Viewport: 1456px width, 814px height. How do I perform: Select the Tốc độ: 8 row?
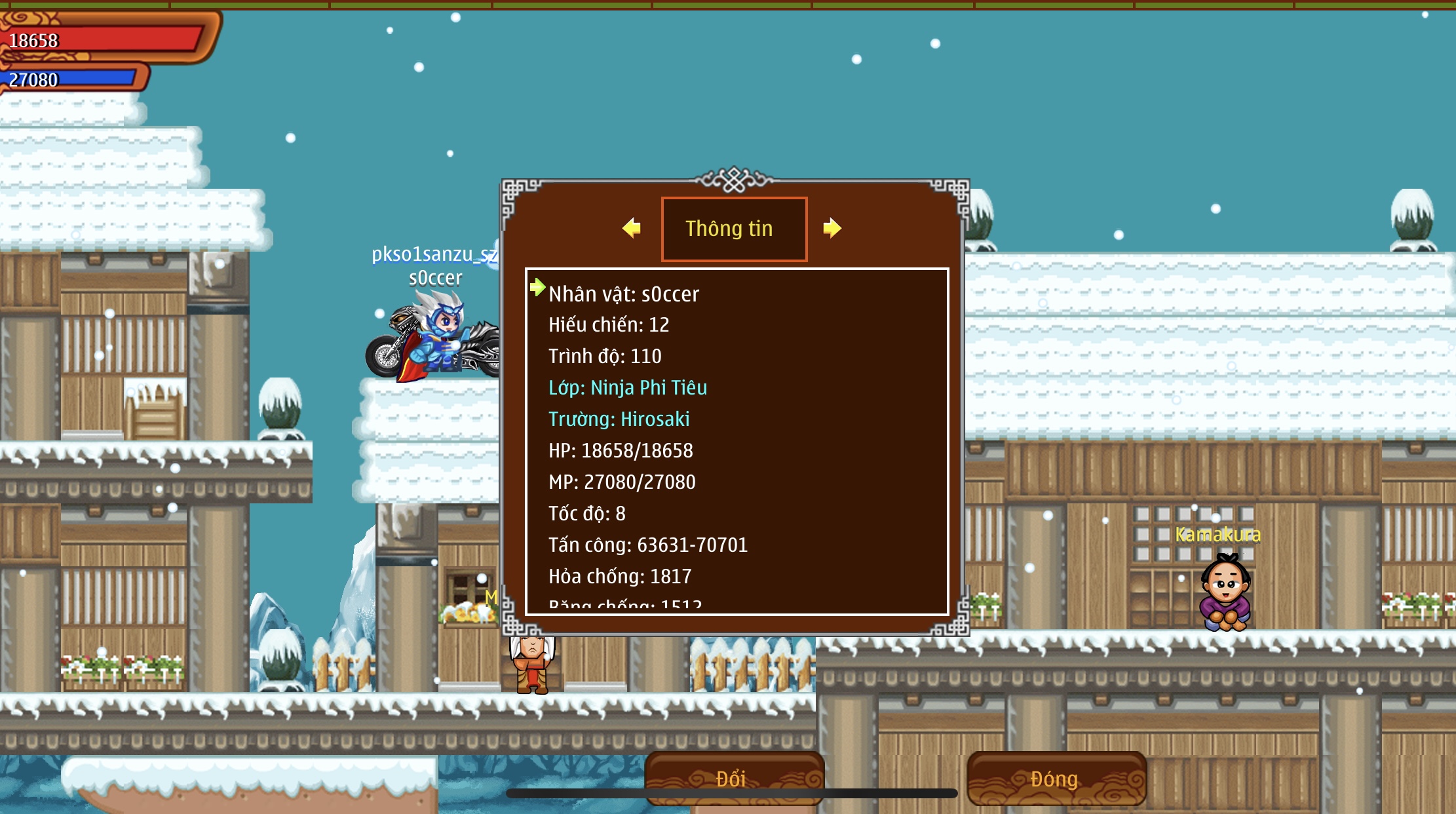587,513
